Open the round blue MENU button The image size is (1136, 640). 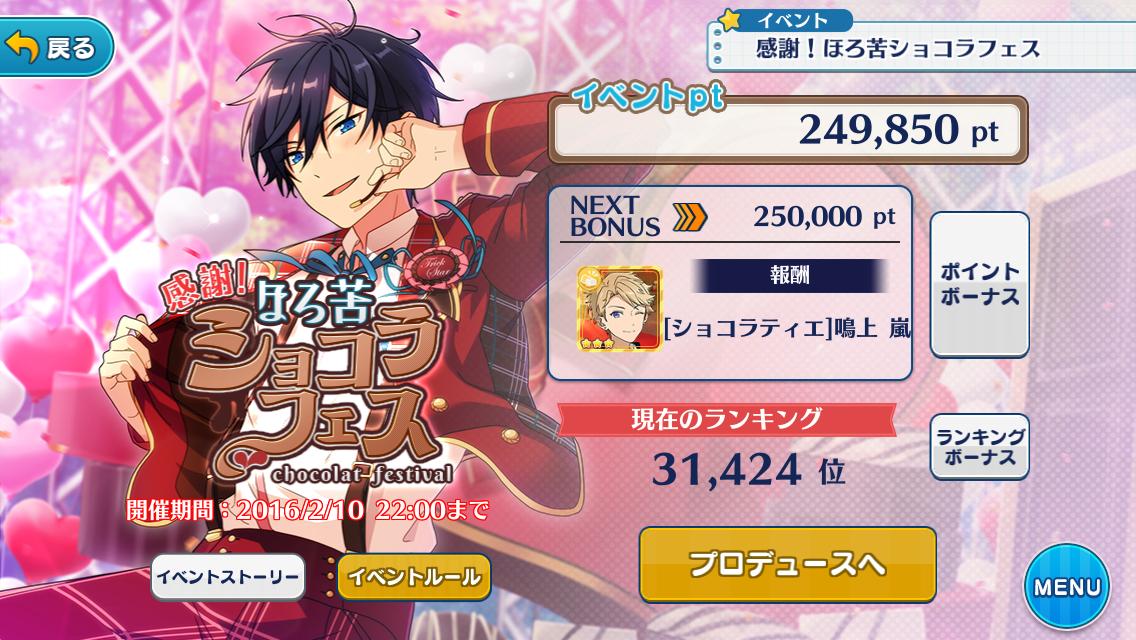(x=1066, y=588)
